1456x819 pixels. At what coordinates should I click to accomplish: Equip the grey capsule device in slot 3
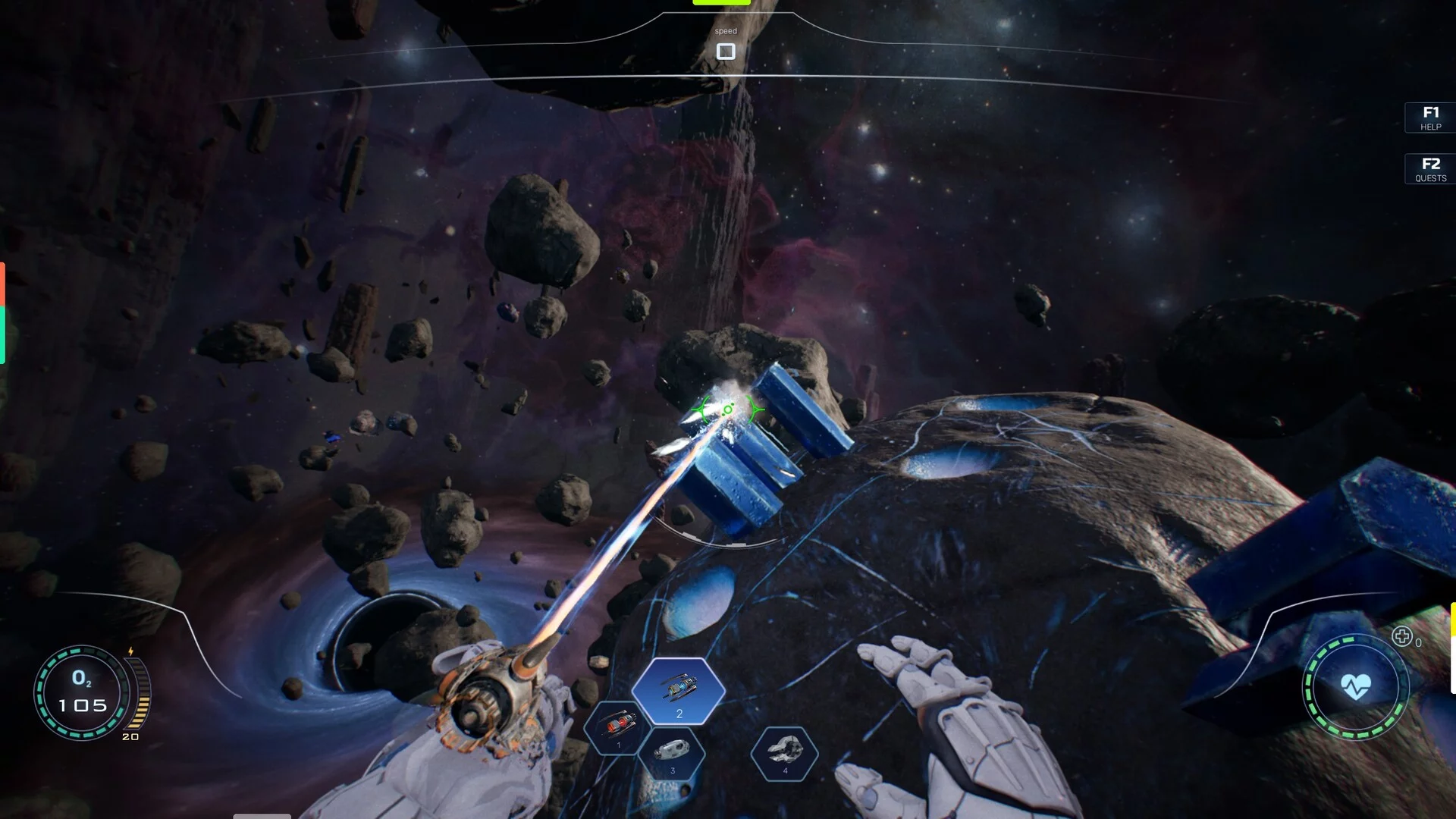tap(672, 752)
